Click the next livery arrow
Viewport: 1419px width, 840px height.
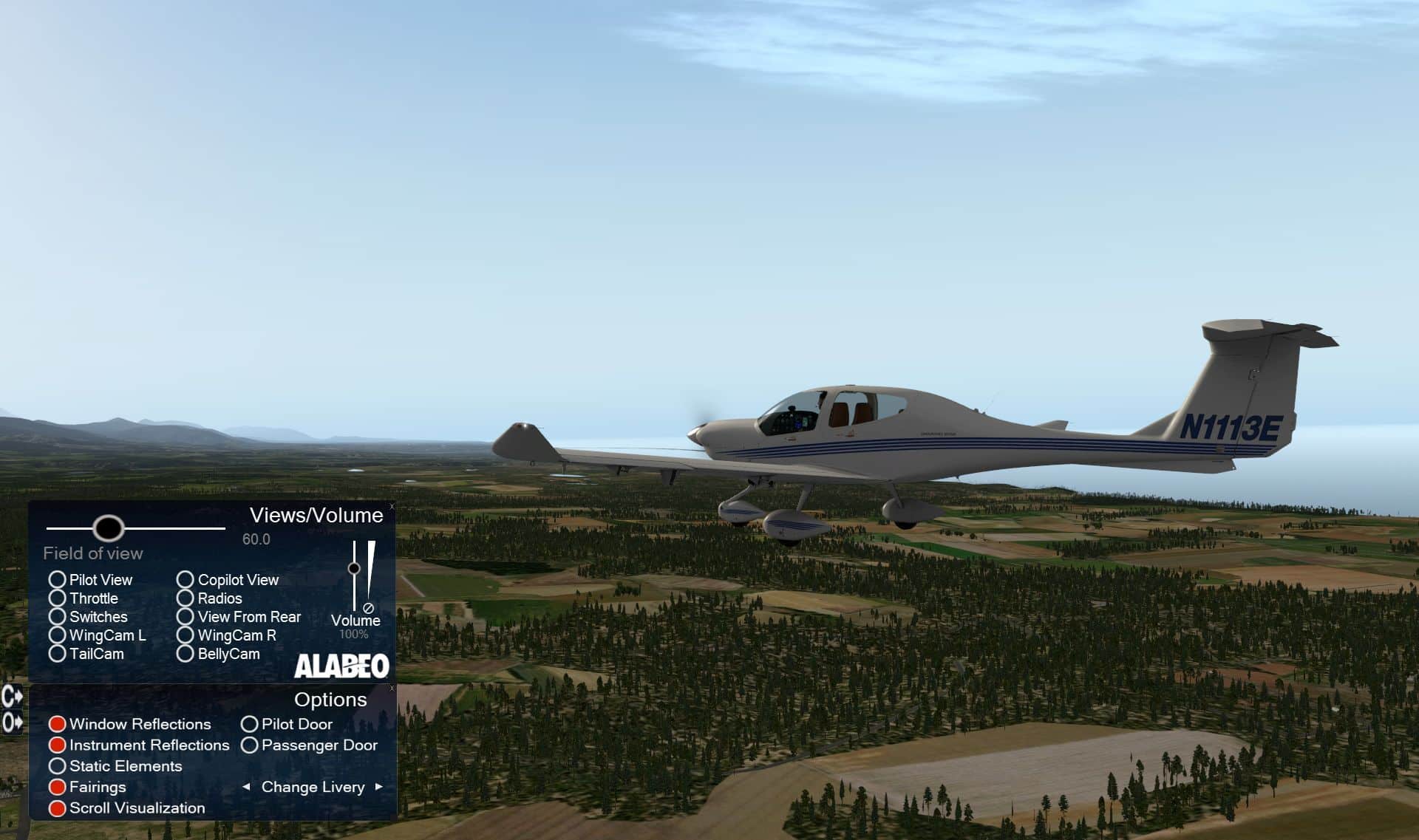click(379, 787)
